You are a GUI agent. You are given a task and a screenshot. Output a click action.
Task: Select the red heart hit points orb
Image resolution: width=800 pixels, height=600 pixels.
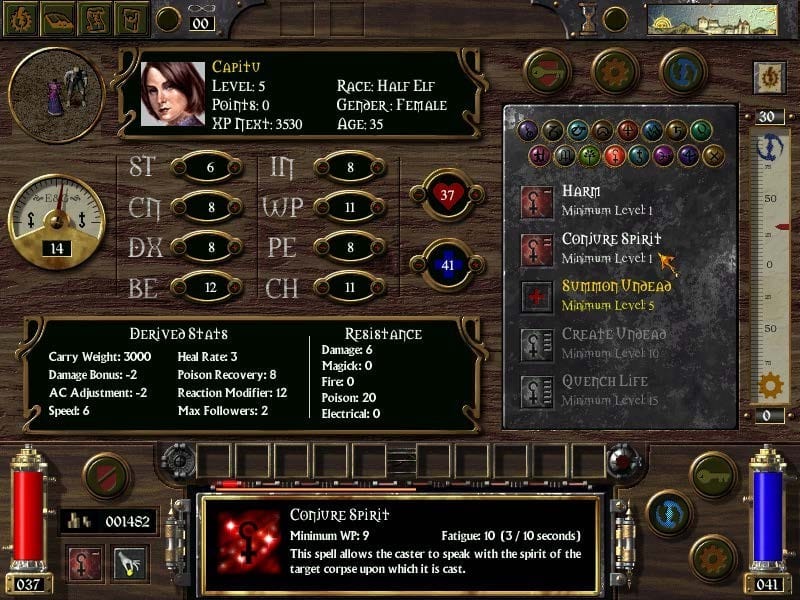tap(446, 194)
